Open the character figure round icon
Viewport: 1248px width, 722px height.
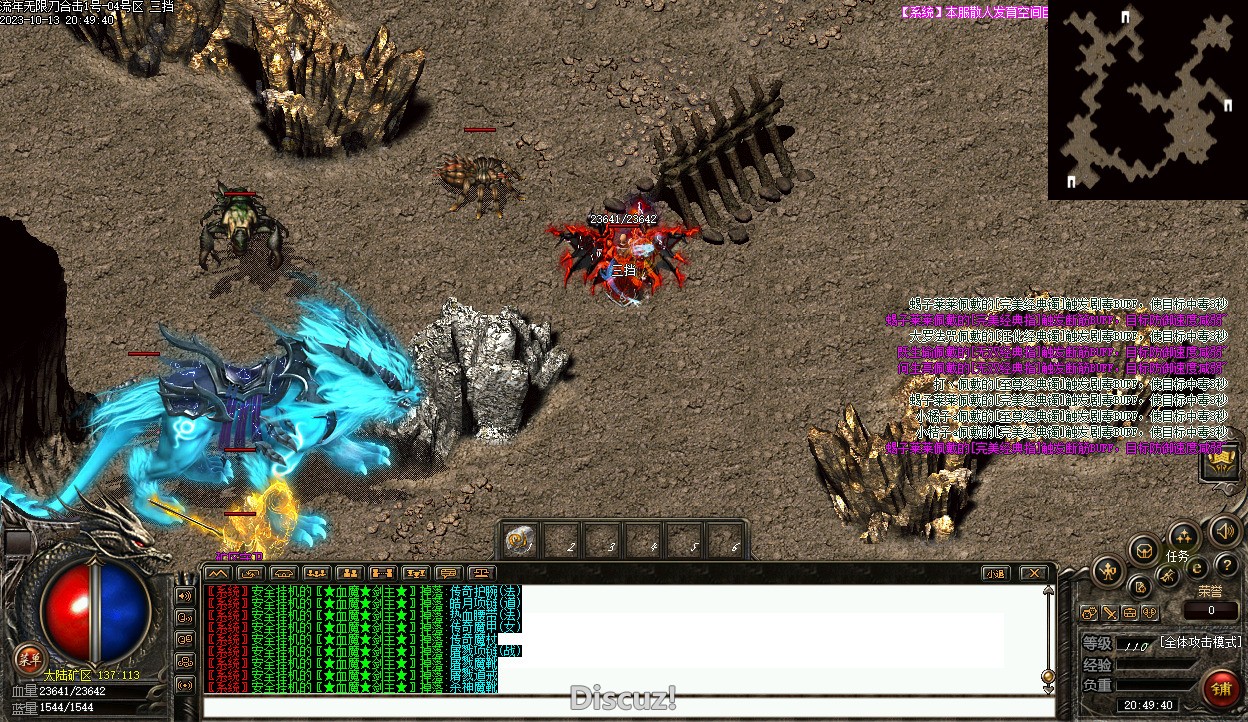(1108, 572)
